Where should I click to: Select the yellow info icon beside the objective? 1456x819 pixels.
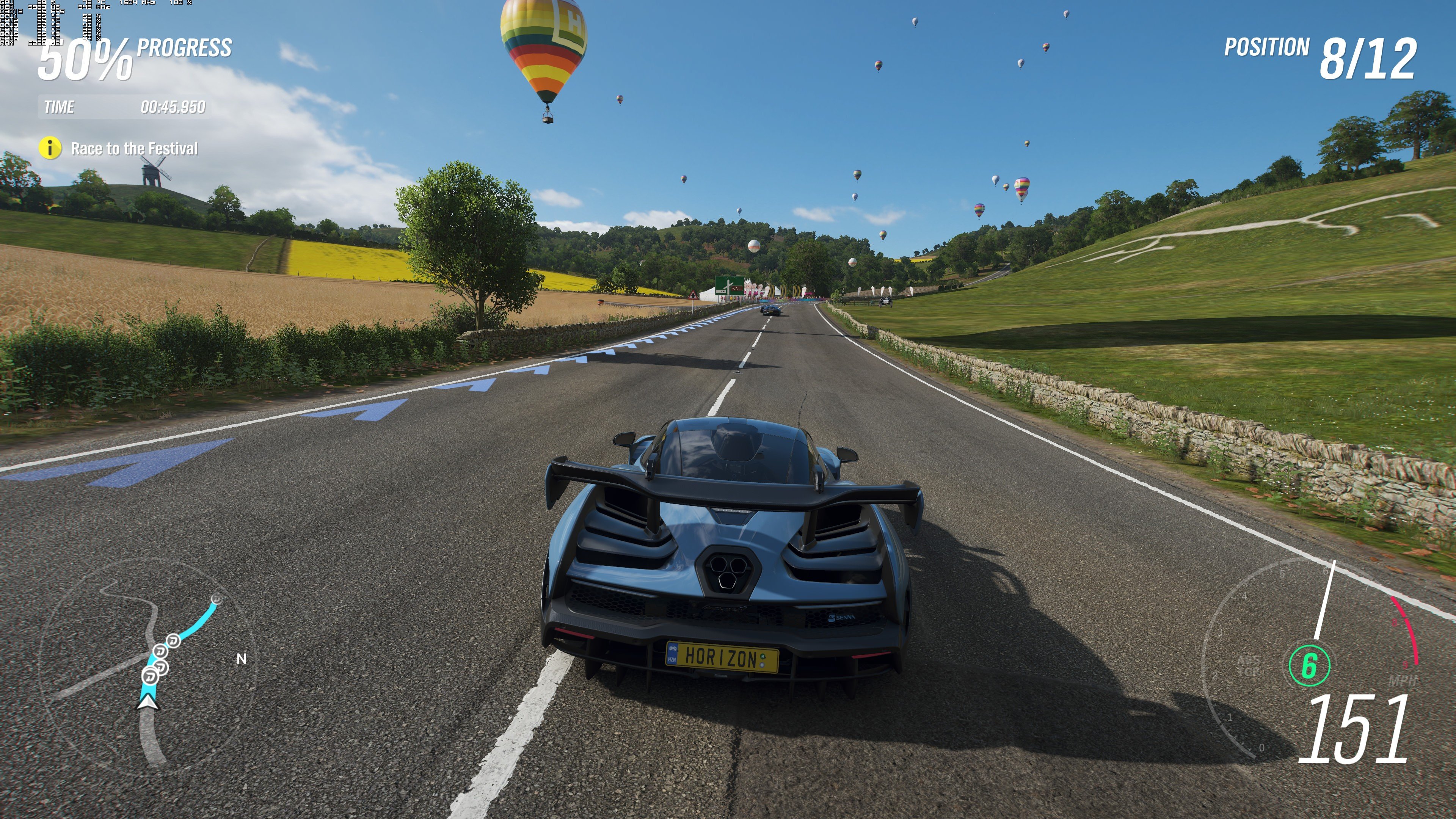click(50, 148)
